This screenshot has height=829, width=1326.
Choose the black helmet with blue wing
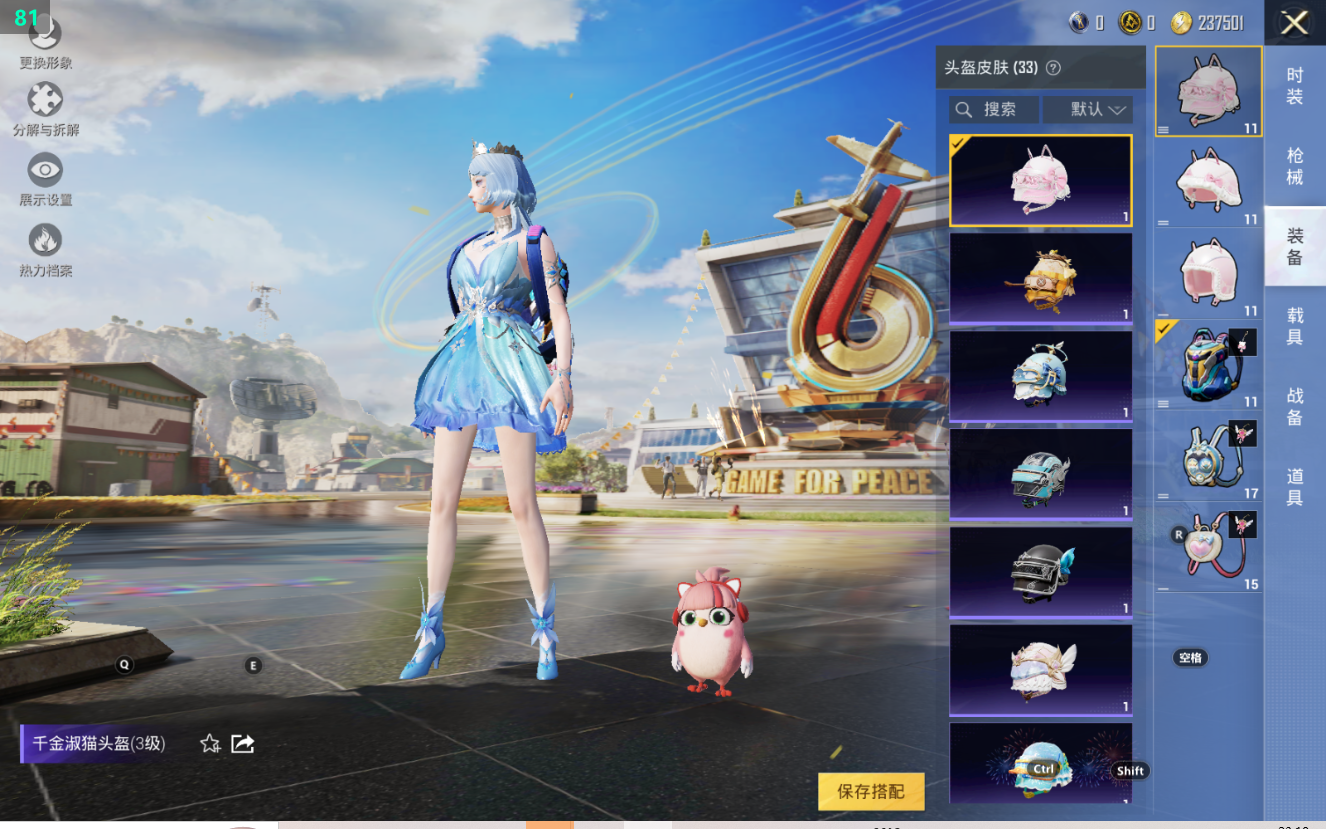[1040, 573]
